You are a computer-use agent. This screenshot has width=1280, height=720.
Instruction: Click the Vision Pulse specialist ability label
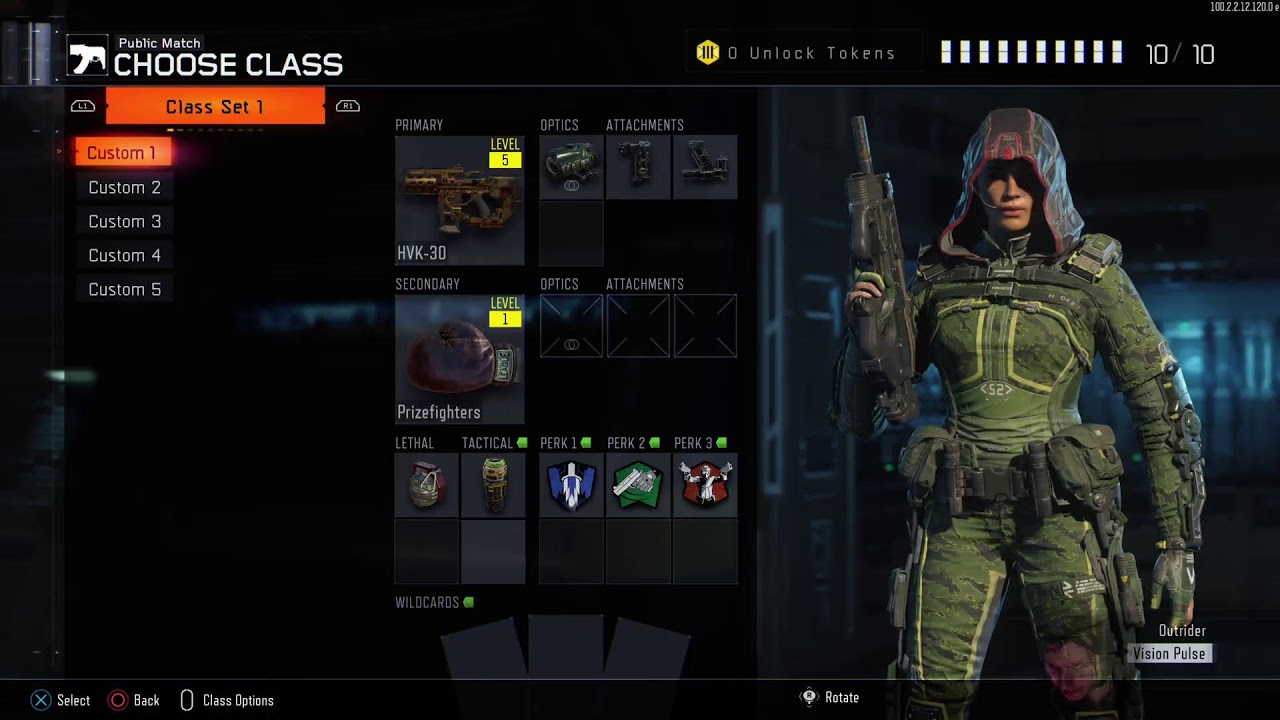tap(1169, 654)
